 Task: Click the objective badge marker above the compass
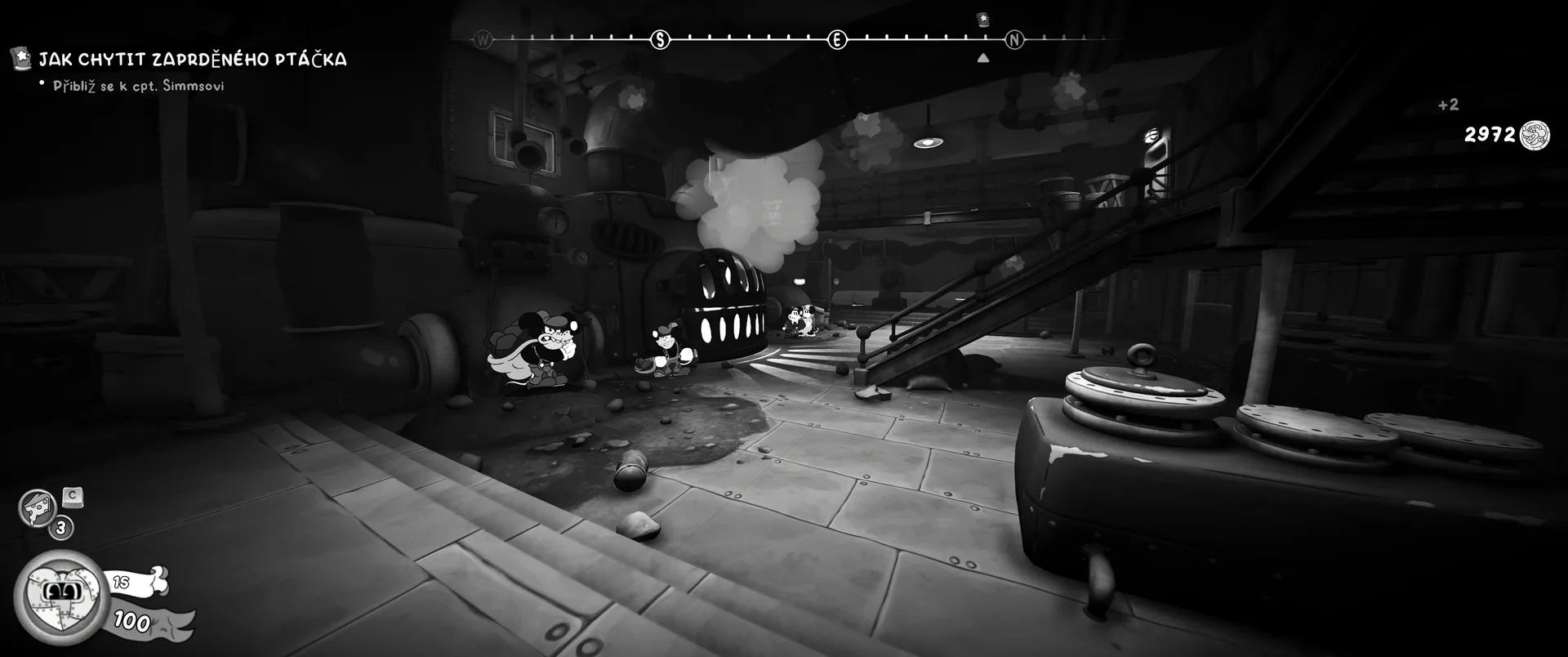point(983,19)
